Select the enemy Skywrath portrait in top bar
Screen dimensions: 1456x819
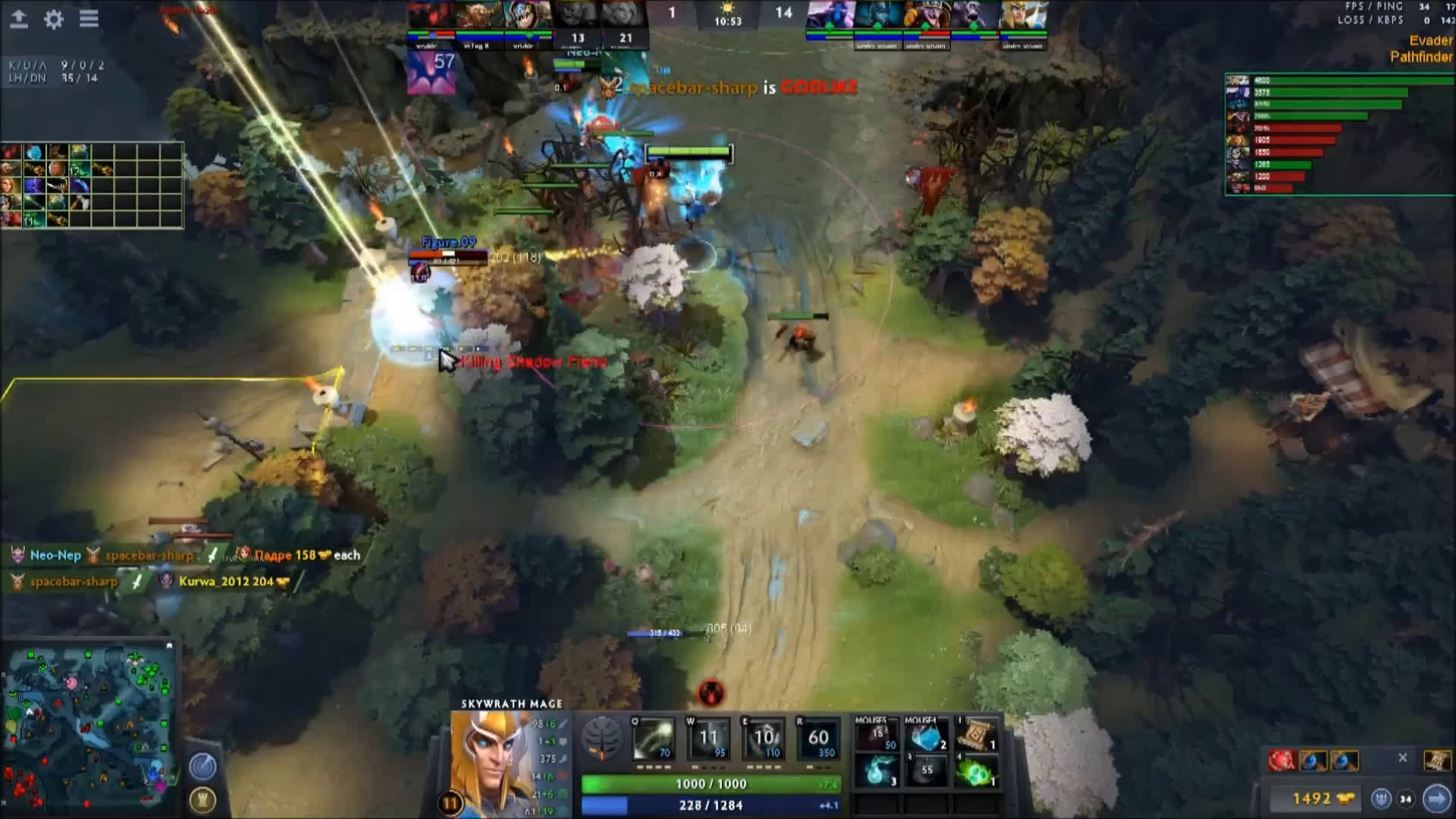point(1024,15)
